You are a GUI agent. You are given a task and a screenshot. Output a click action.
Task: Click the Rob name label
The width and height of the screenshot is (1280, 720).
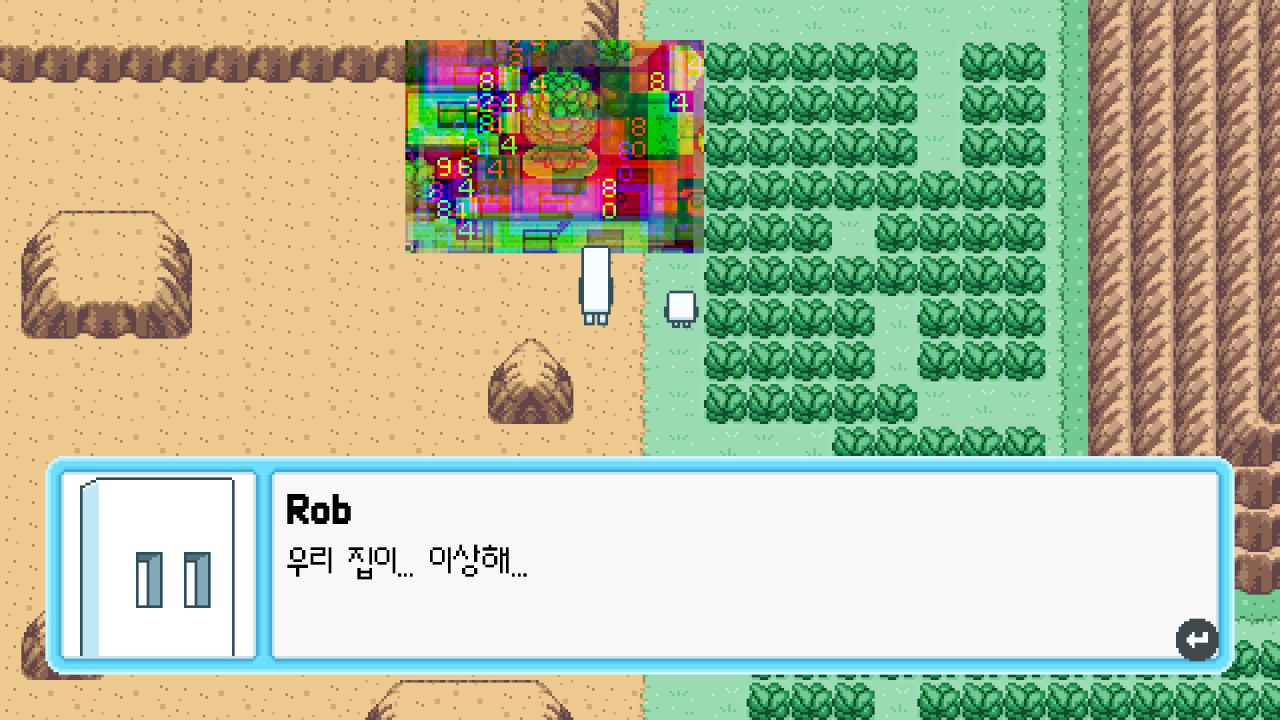(318, 510)
